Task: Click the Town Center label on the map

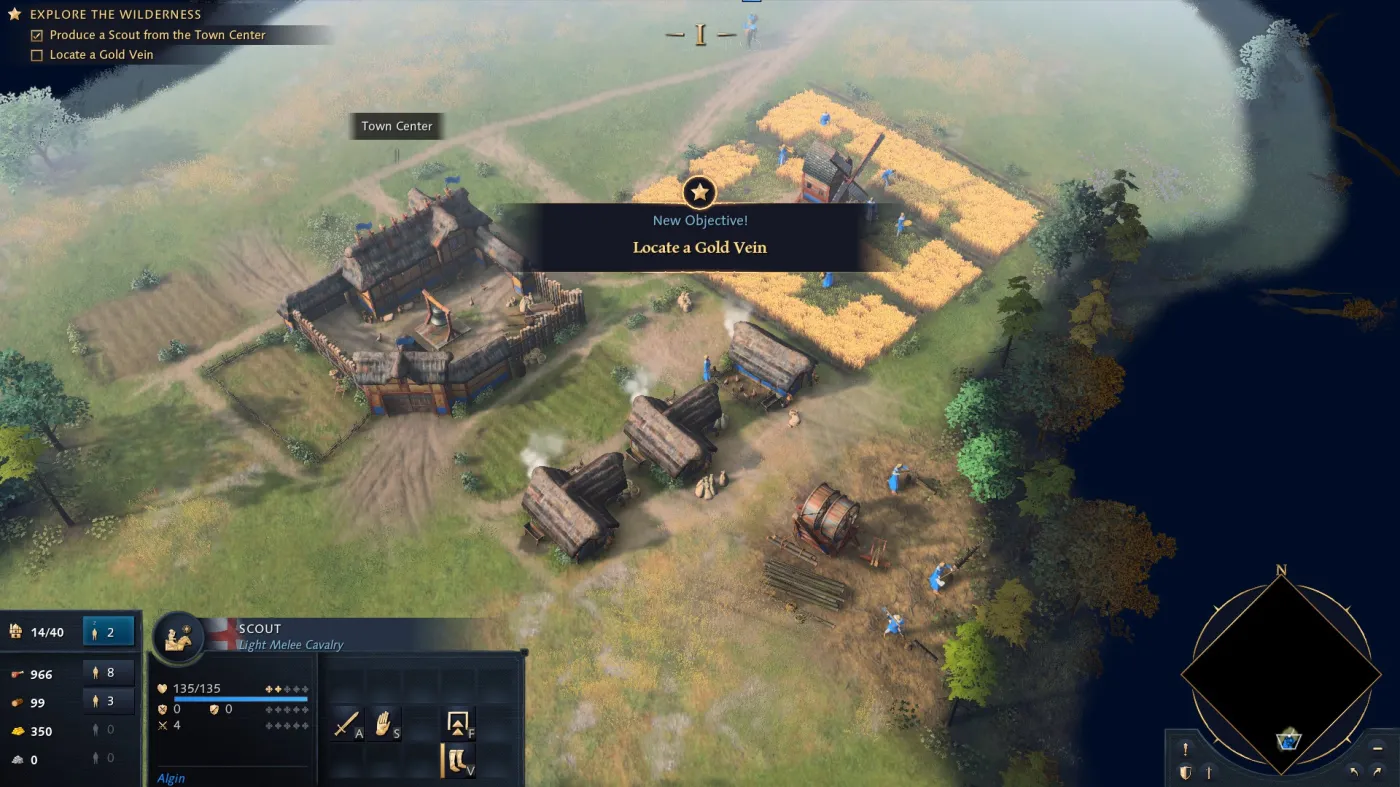Action: [x=396, y=126]
